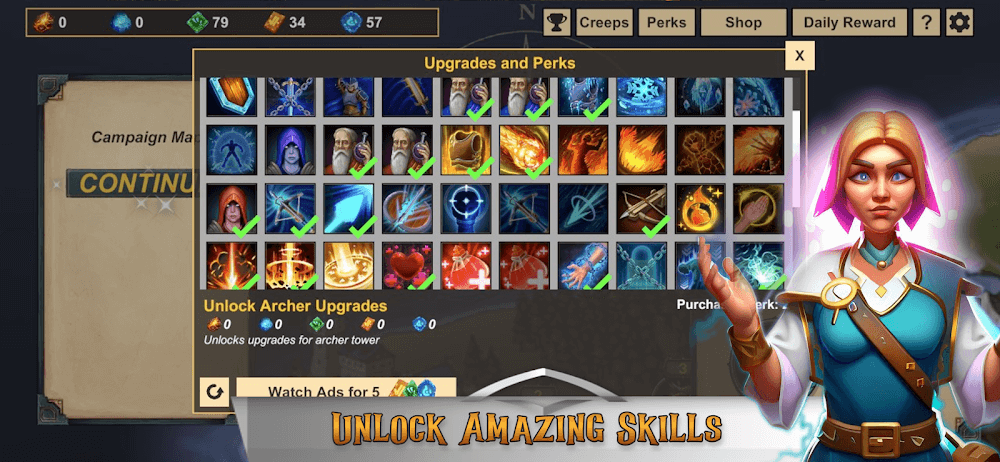Select the purple-hooded figure perk

290,150
